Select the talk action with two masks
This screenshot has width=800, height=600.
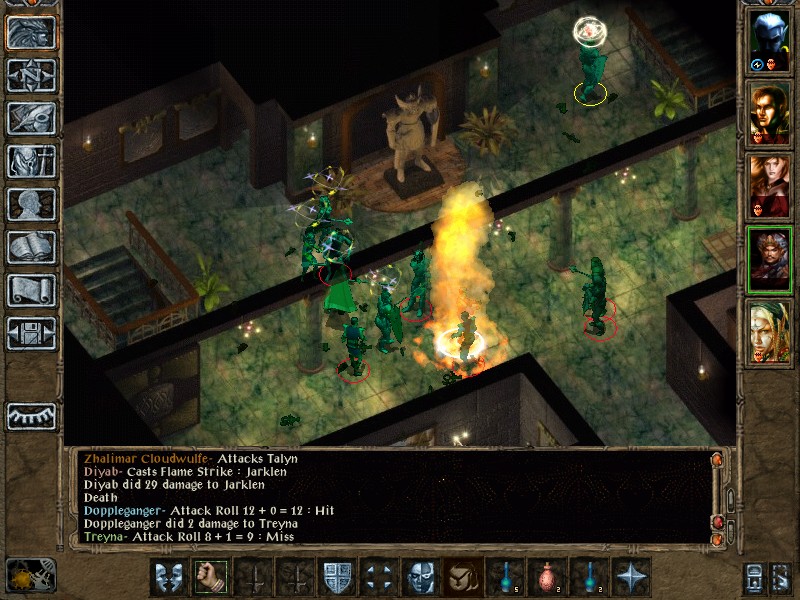(167, 577)
